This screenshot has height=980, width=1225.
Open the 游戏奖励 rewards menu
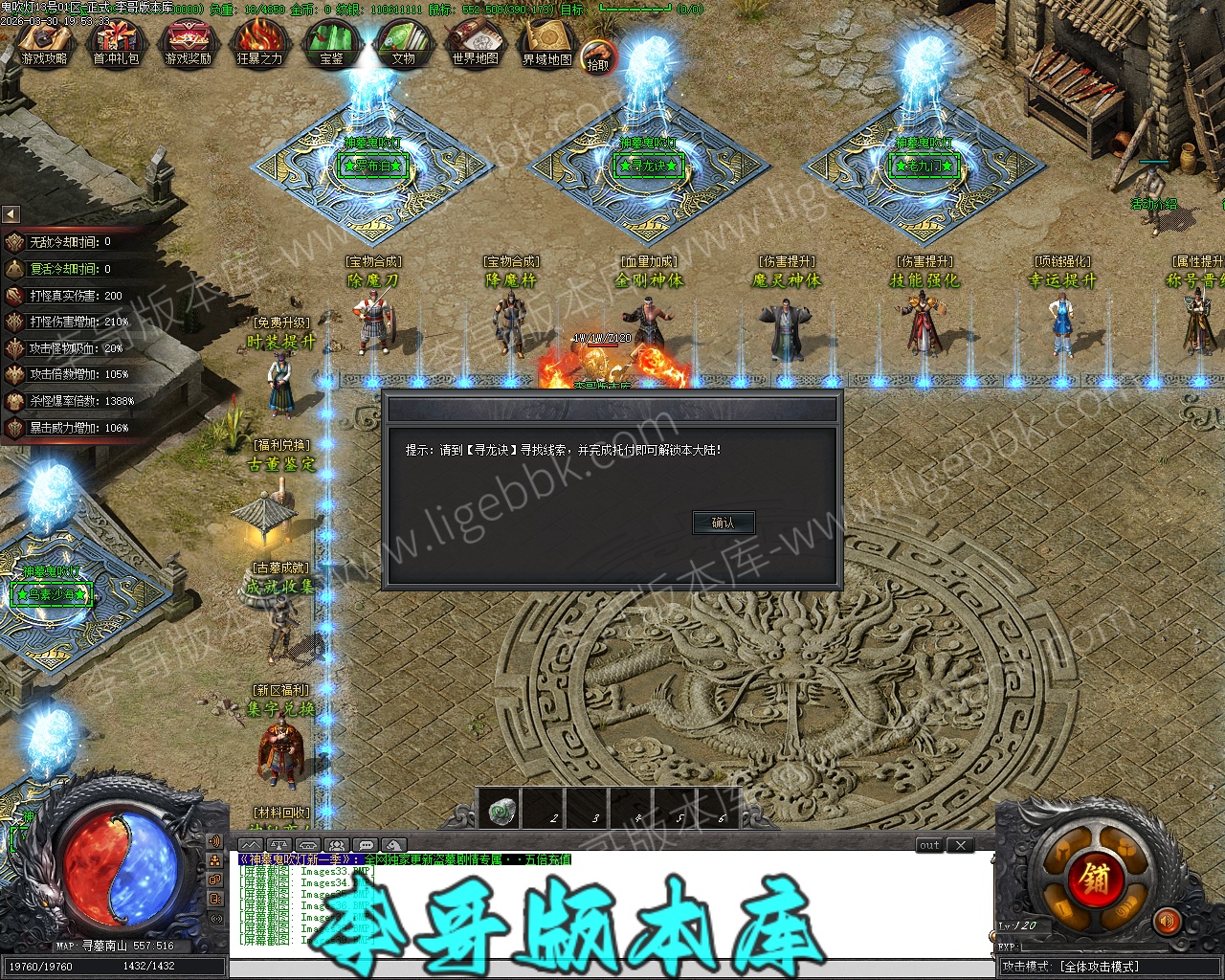click(188, 43)
